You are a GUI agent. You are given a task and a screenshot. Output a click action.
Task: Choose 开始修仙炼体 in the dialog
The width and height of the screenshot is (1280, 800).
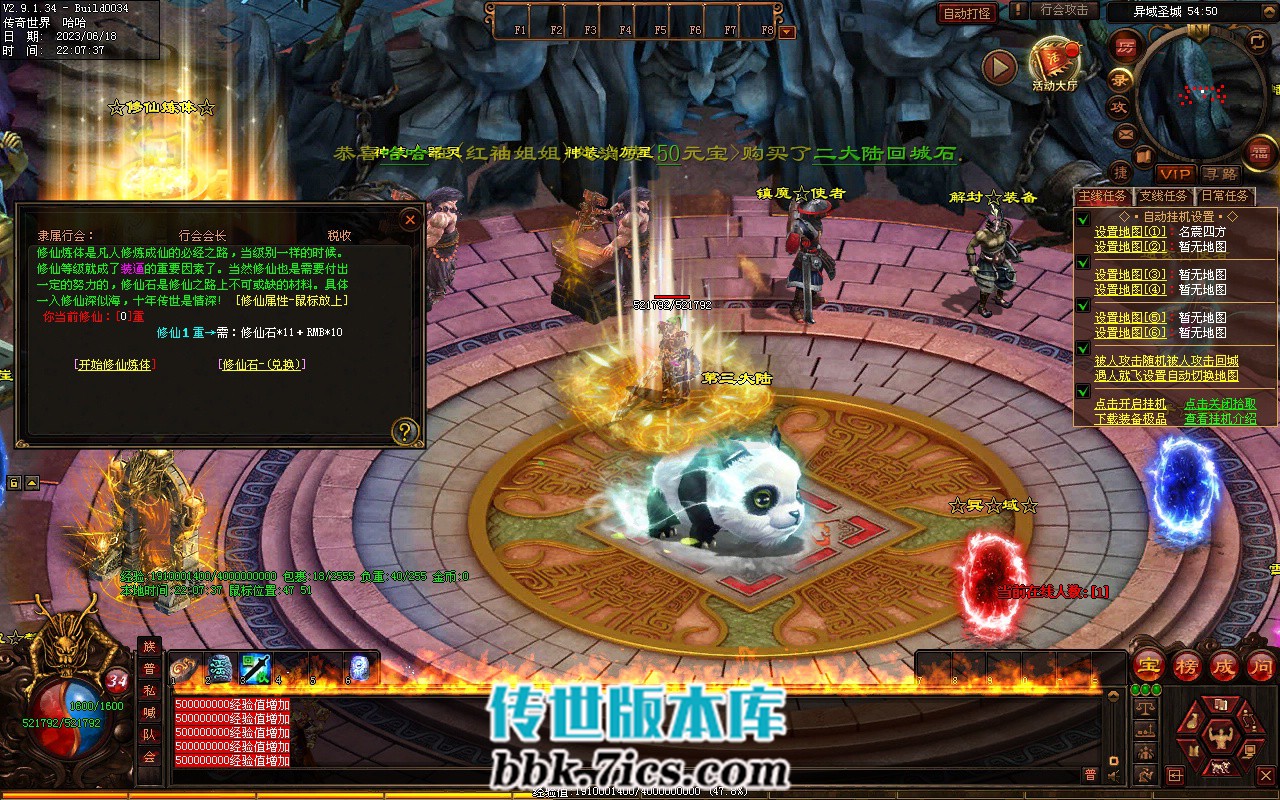pyautogui.click(x=115, y=365)
